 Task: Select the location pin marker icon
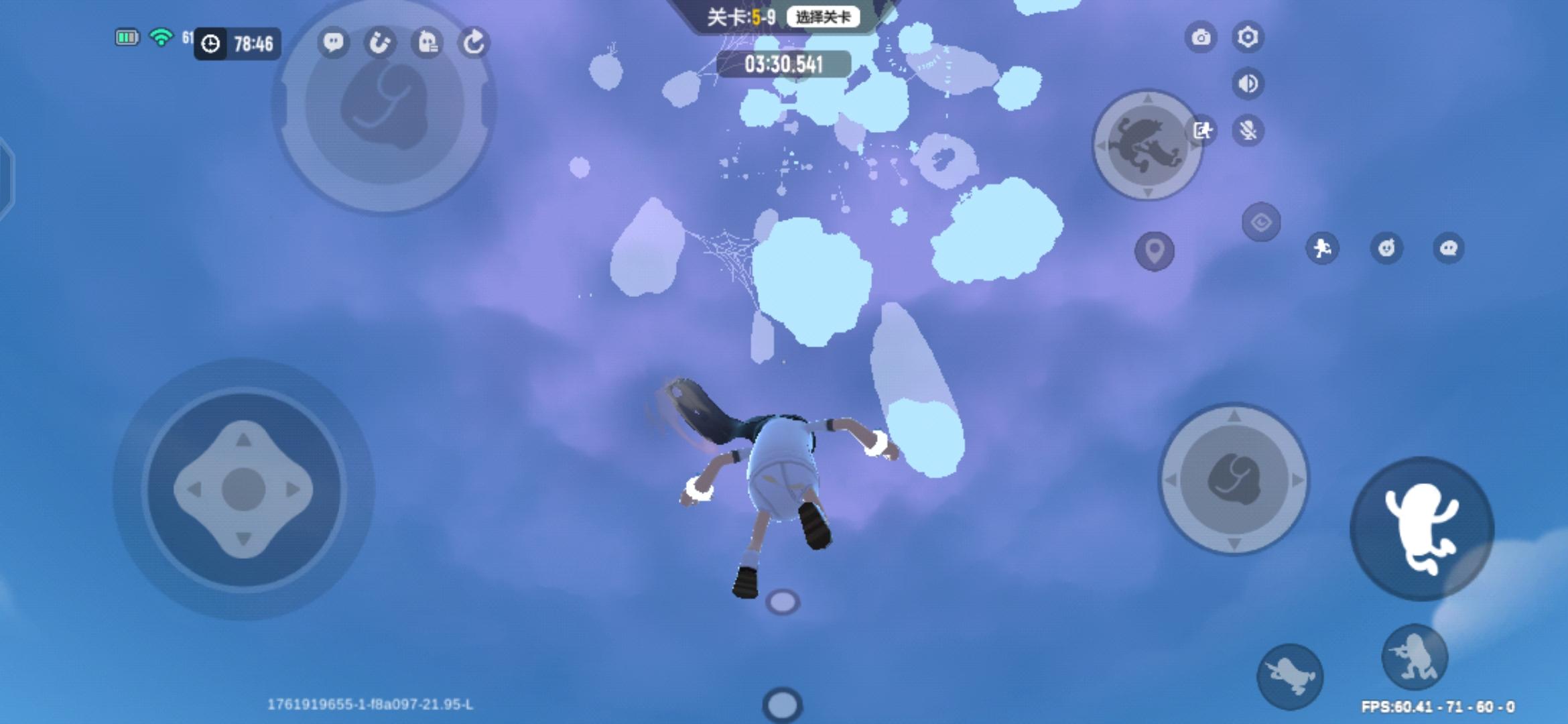coord(1154,251)
